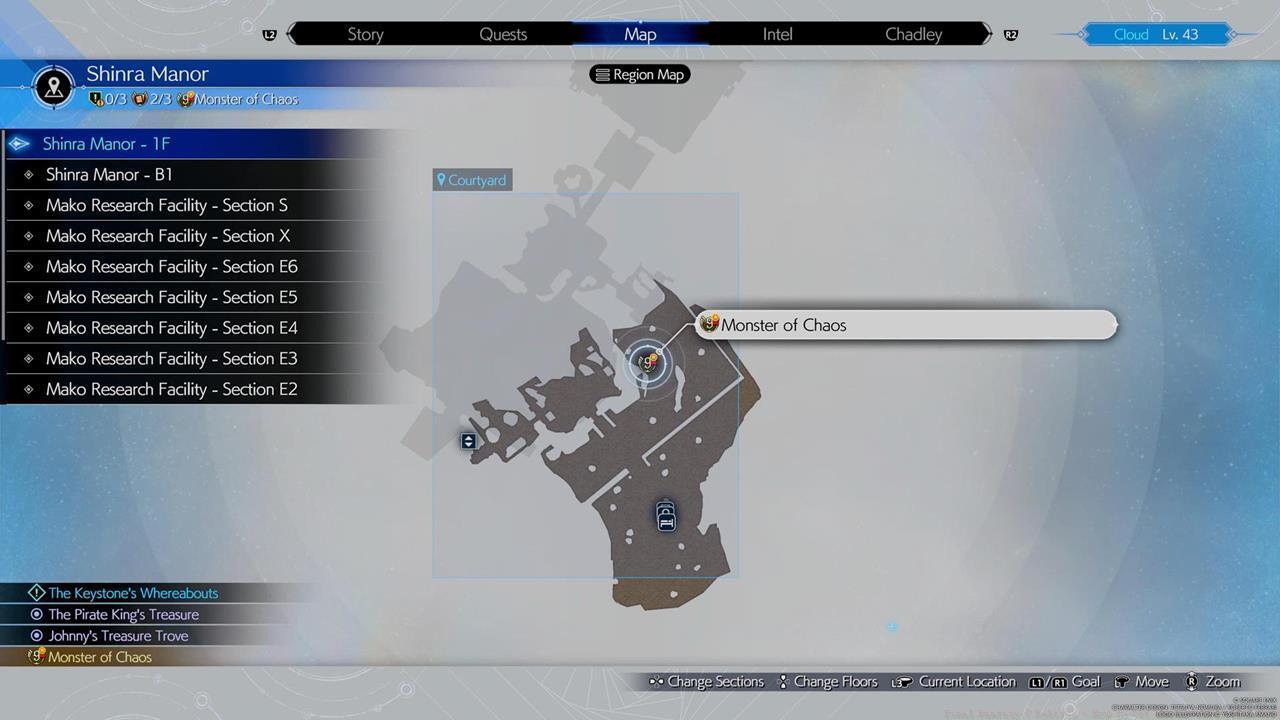Screen dimensions: 1280x720
Task: Click the rest spot bench icon on the map
Action: [666, 515]
